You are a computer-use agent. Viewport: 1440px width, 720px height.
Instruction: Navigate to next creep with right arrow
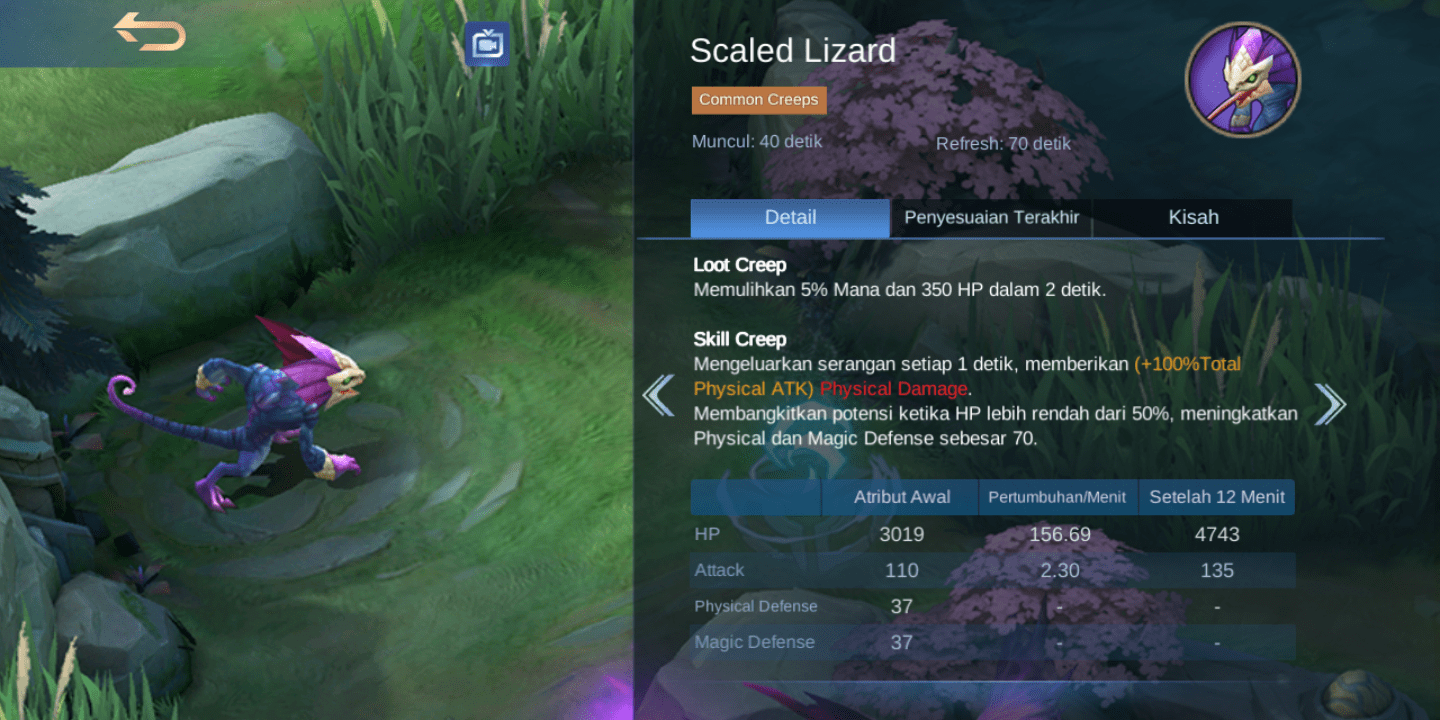pyautogui.click(x=1330, y=402)
